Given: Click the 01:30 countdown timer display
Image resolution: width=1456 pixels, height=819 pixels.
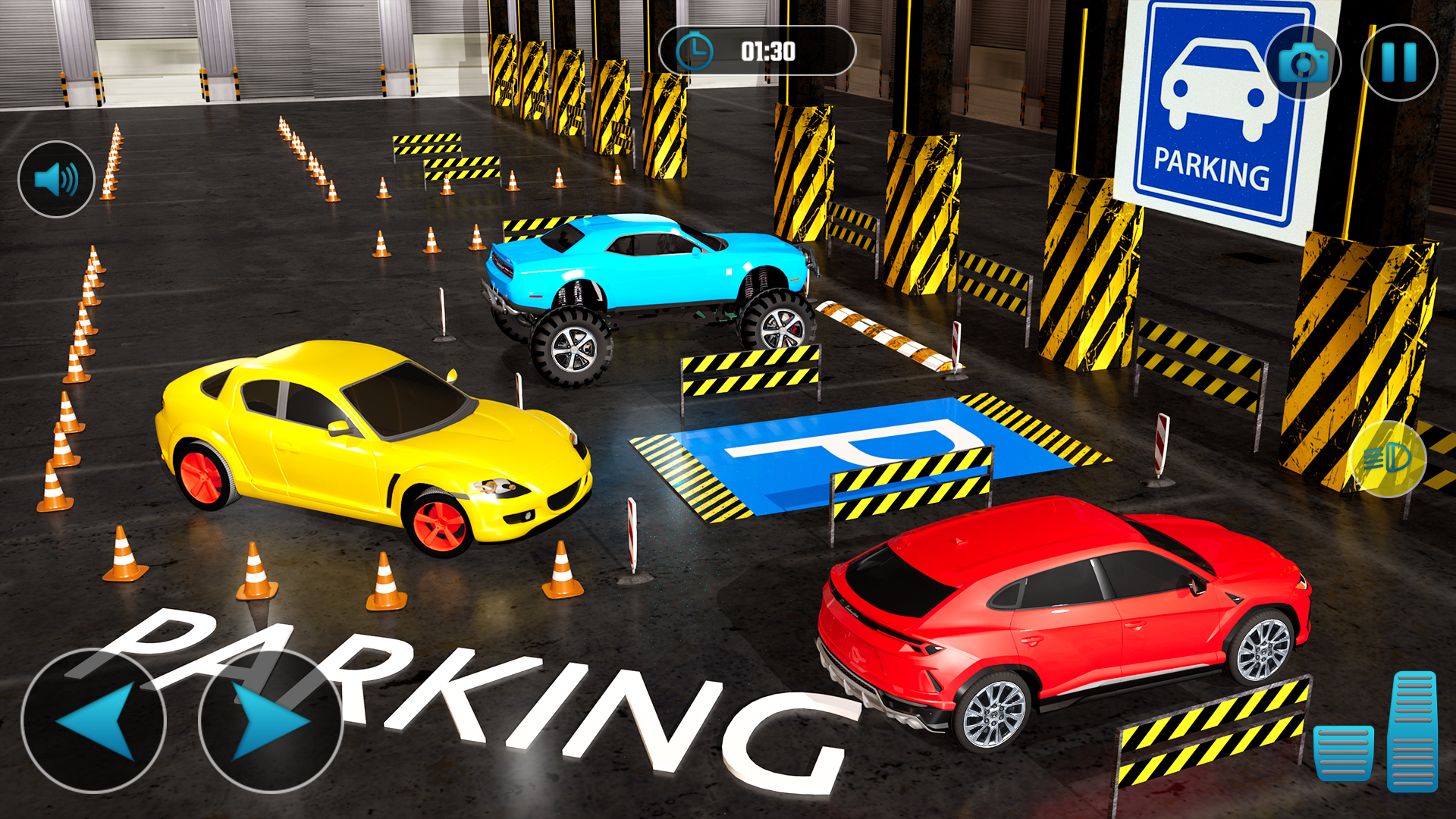Looking at the screenshot, I should (767, 52).
